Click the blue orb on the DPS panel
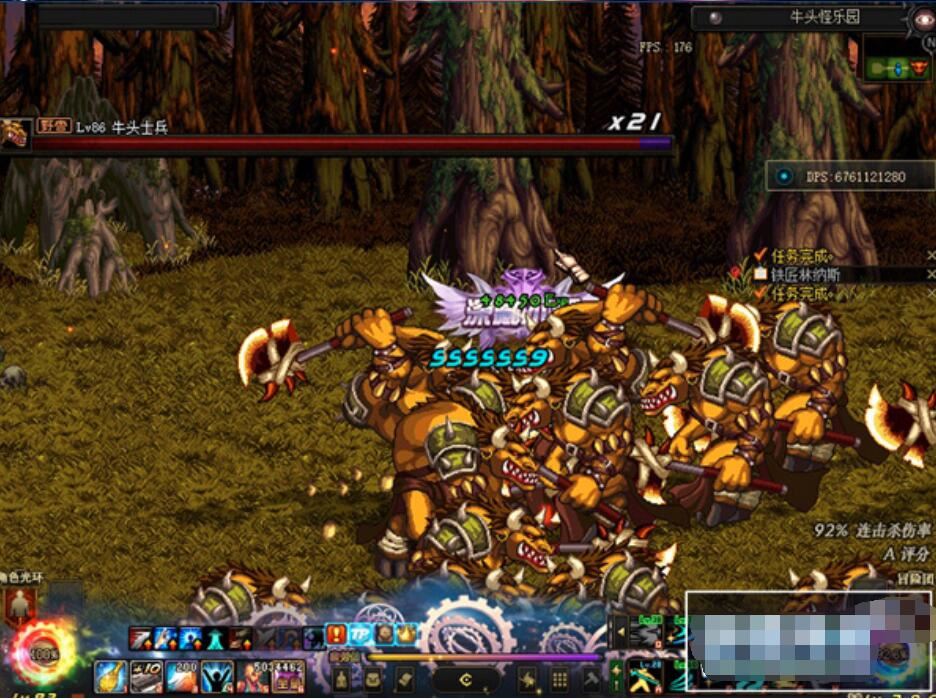The width and height of the screenshot is (936, 699). [x=784, y=177]
